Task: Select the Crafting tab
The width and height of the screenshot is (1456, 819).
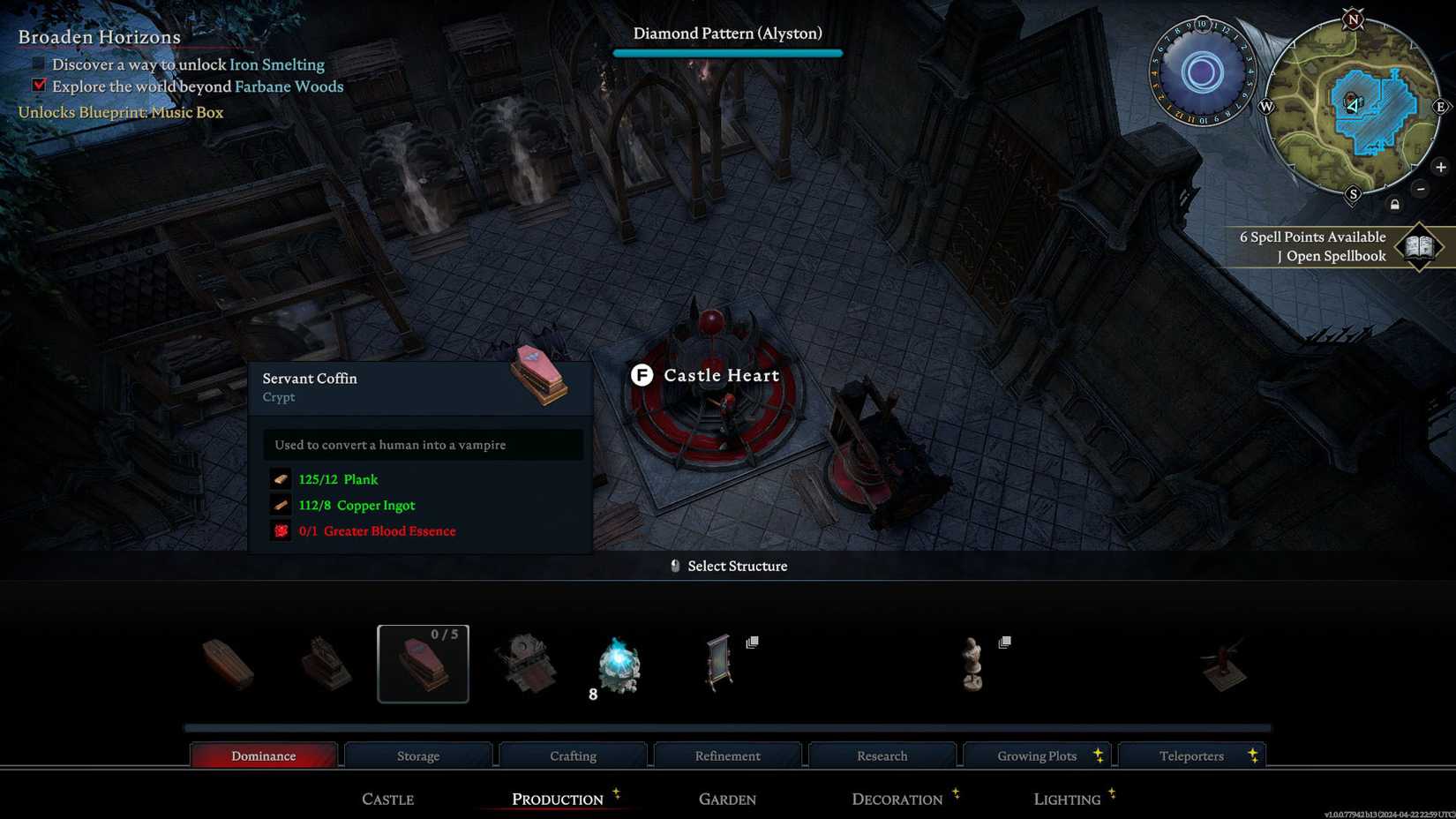Action: pos(573,755)
